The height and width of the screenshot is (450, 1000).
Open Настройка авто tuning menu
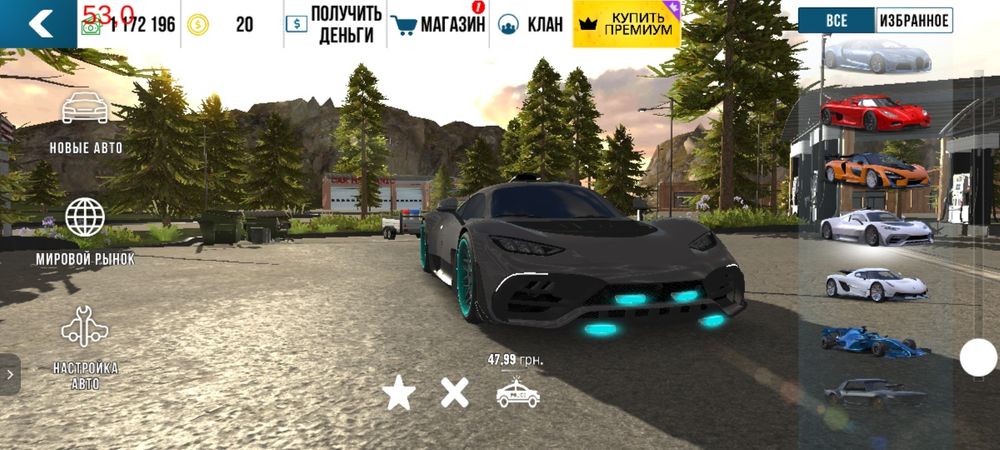click(85, 345)
